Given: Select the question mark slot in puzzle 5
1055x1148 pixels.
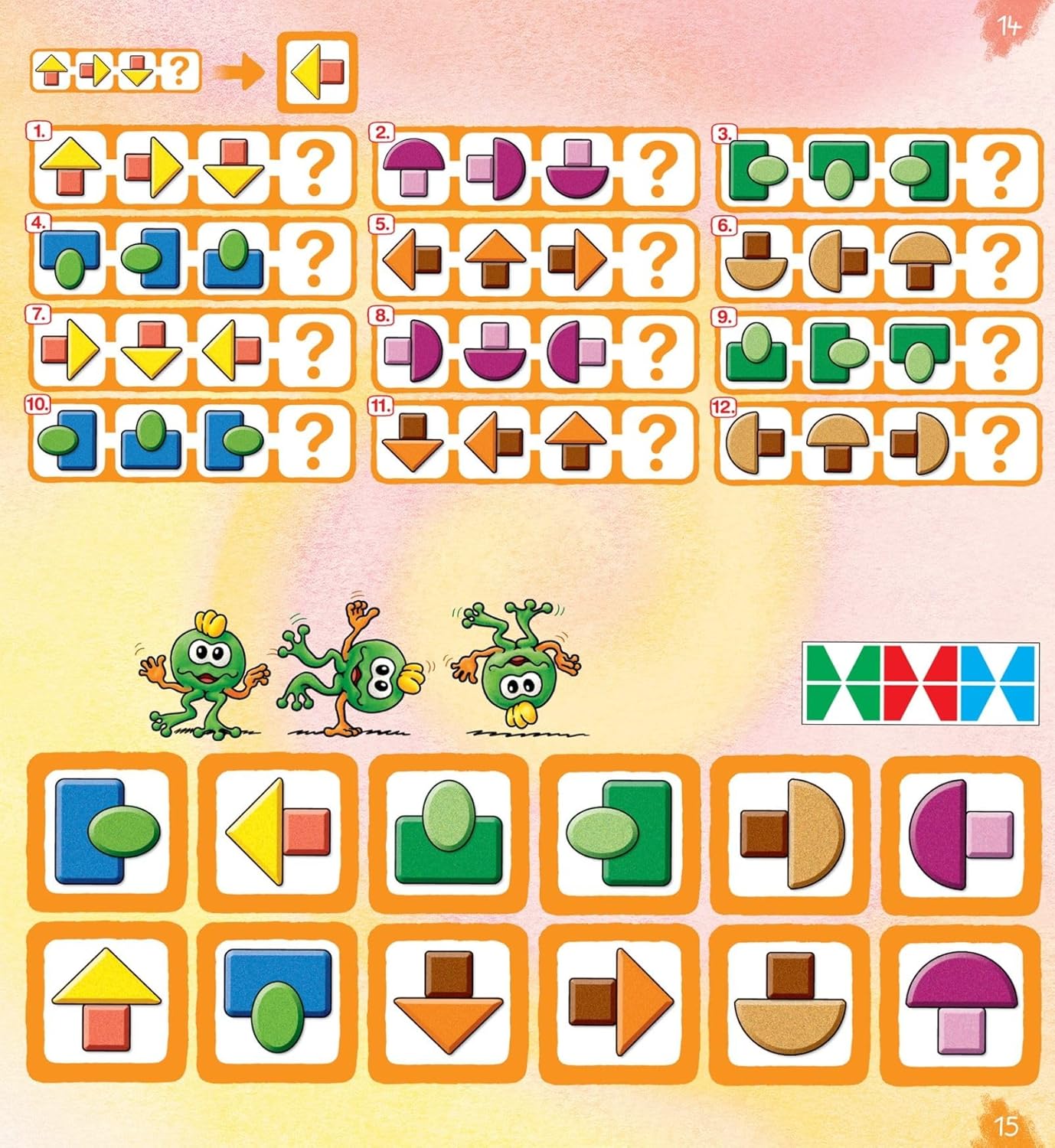Looking at the screenshot, I should pyautogui.click(x=657, y=259).
